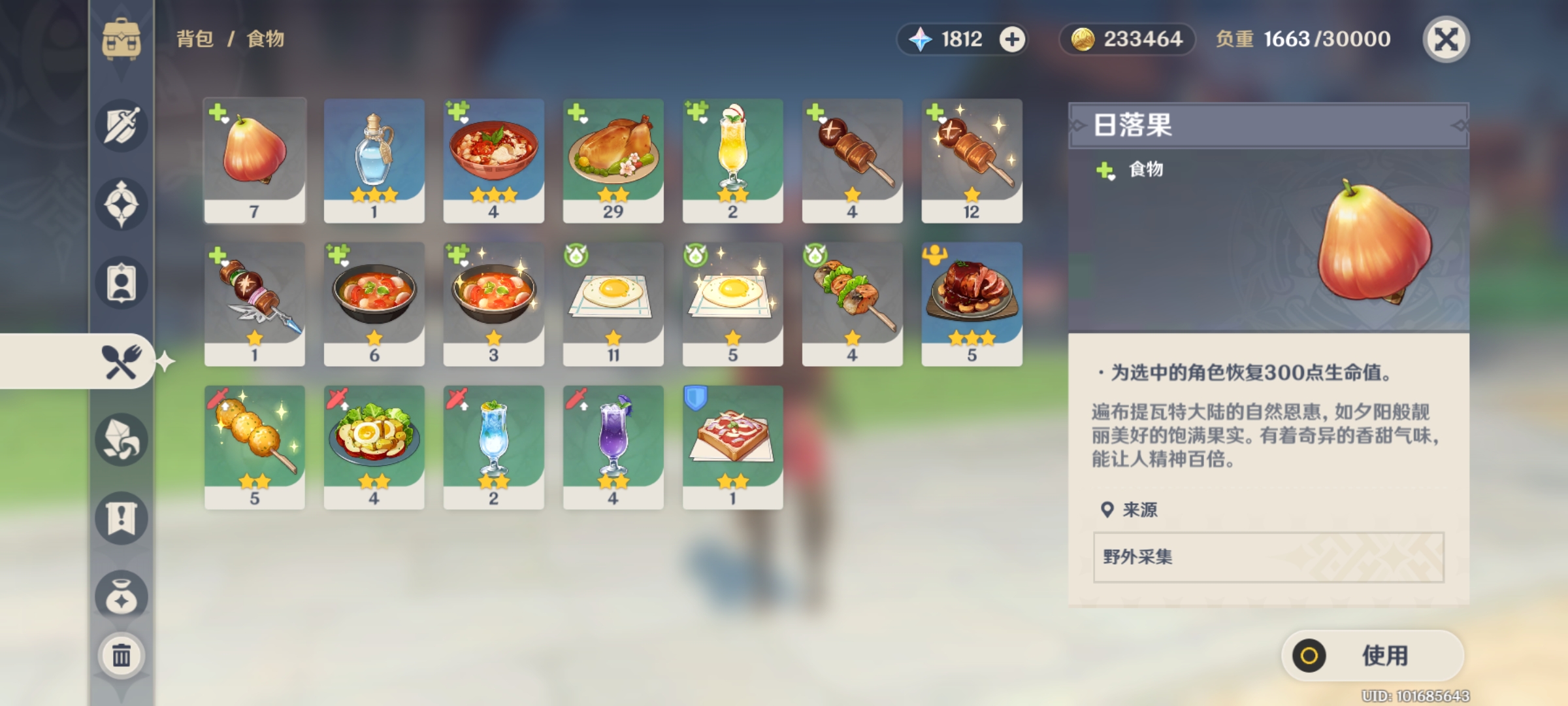Open the precious items pouch tab

pyautogui.click(x=122, y=596)
